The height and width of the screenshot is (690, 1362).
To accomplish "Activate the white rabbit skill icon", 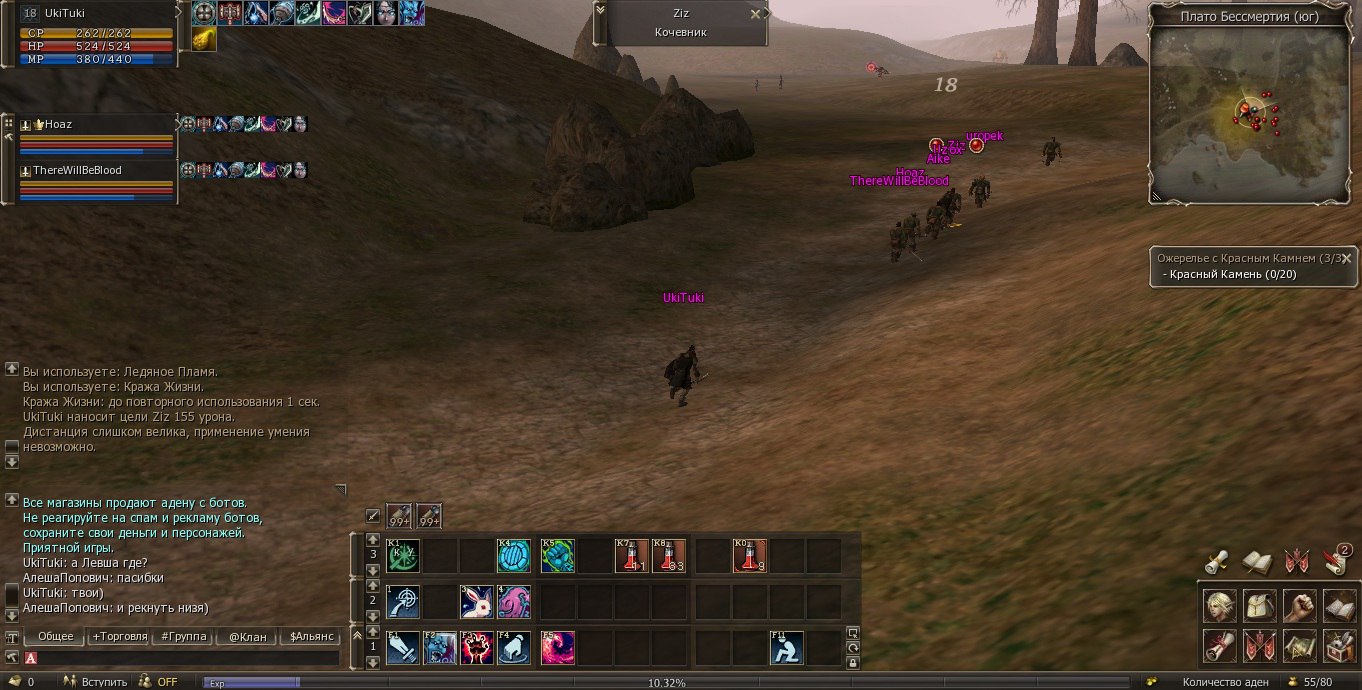I will click(x=476, y=602).
